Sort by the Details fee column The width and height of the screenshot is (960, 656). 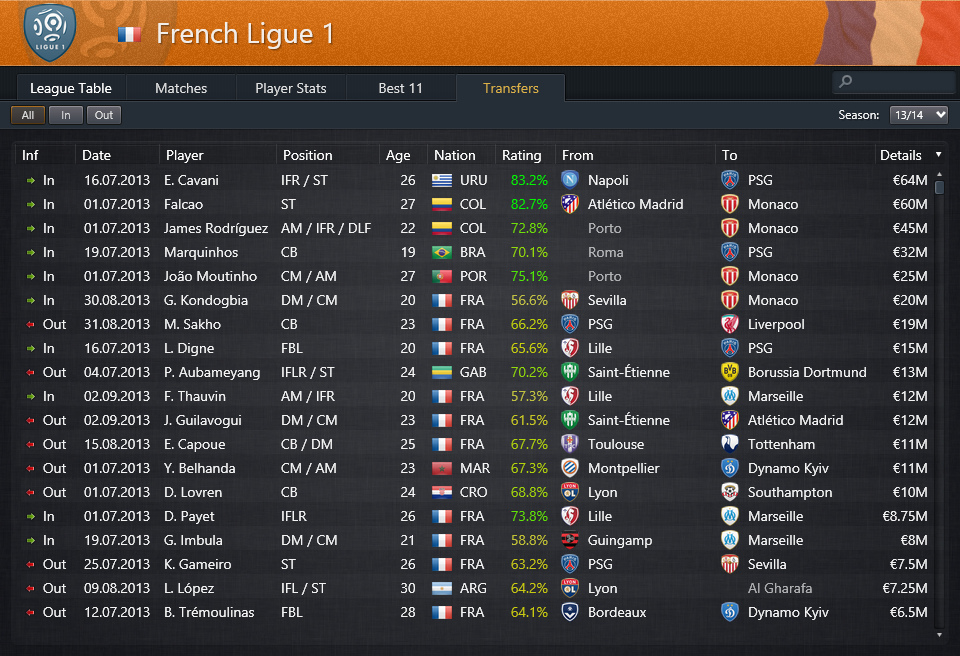tap(900, 155)
